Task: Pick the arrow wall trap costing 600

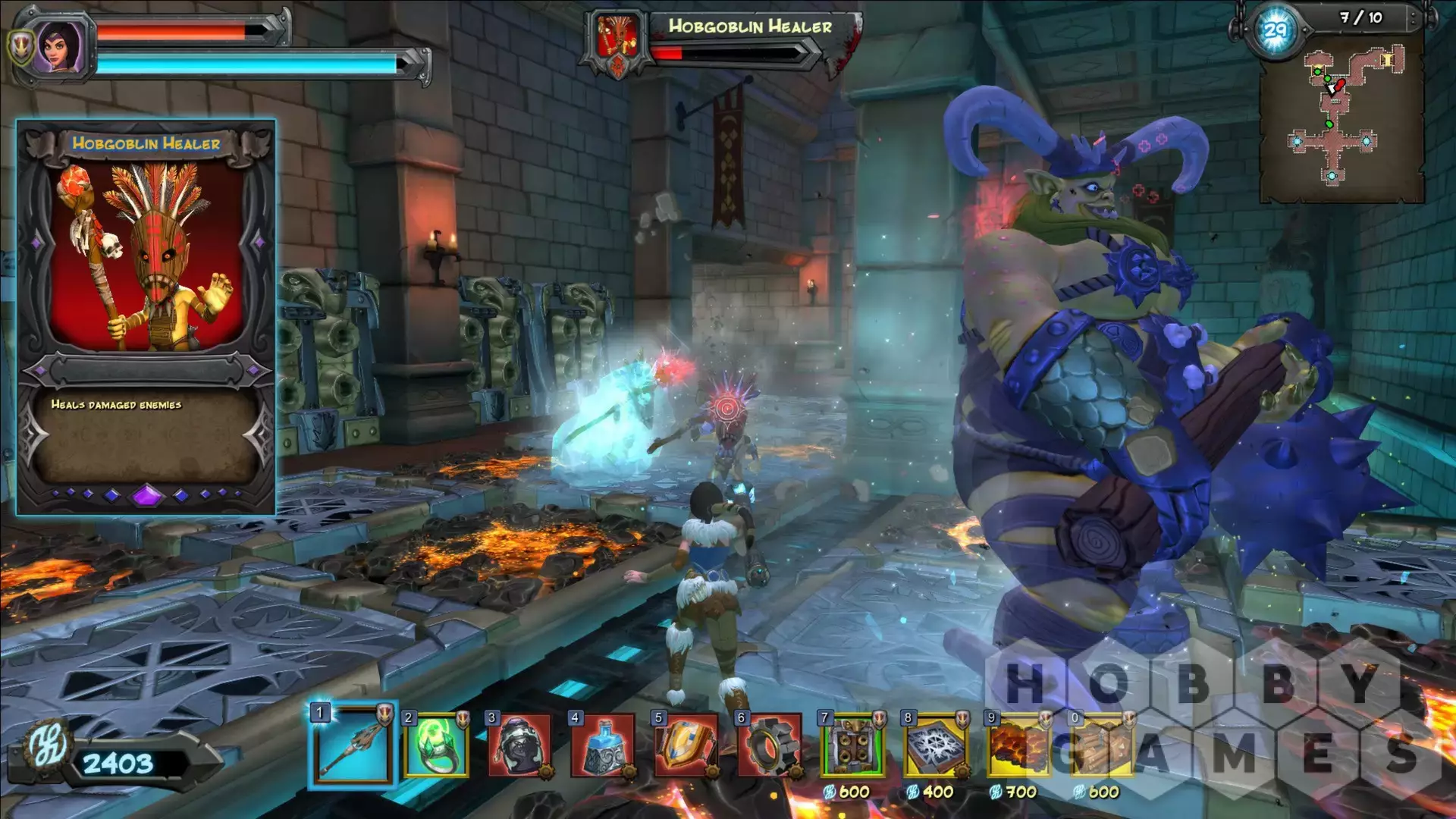Action: coord(853,746)
